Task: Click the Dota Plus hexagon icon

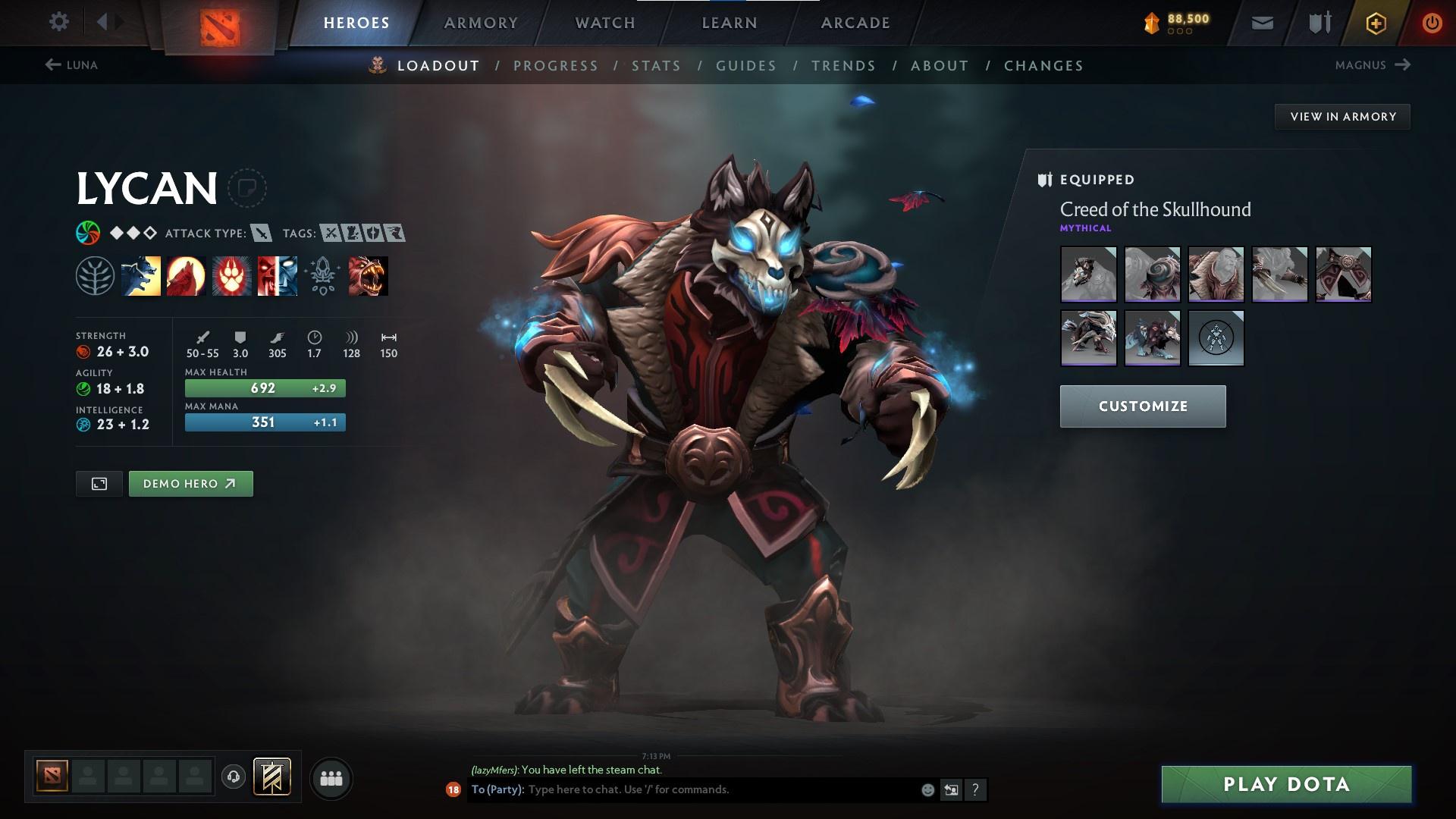Action: (x=1375, y=22)
